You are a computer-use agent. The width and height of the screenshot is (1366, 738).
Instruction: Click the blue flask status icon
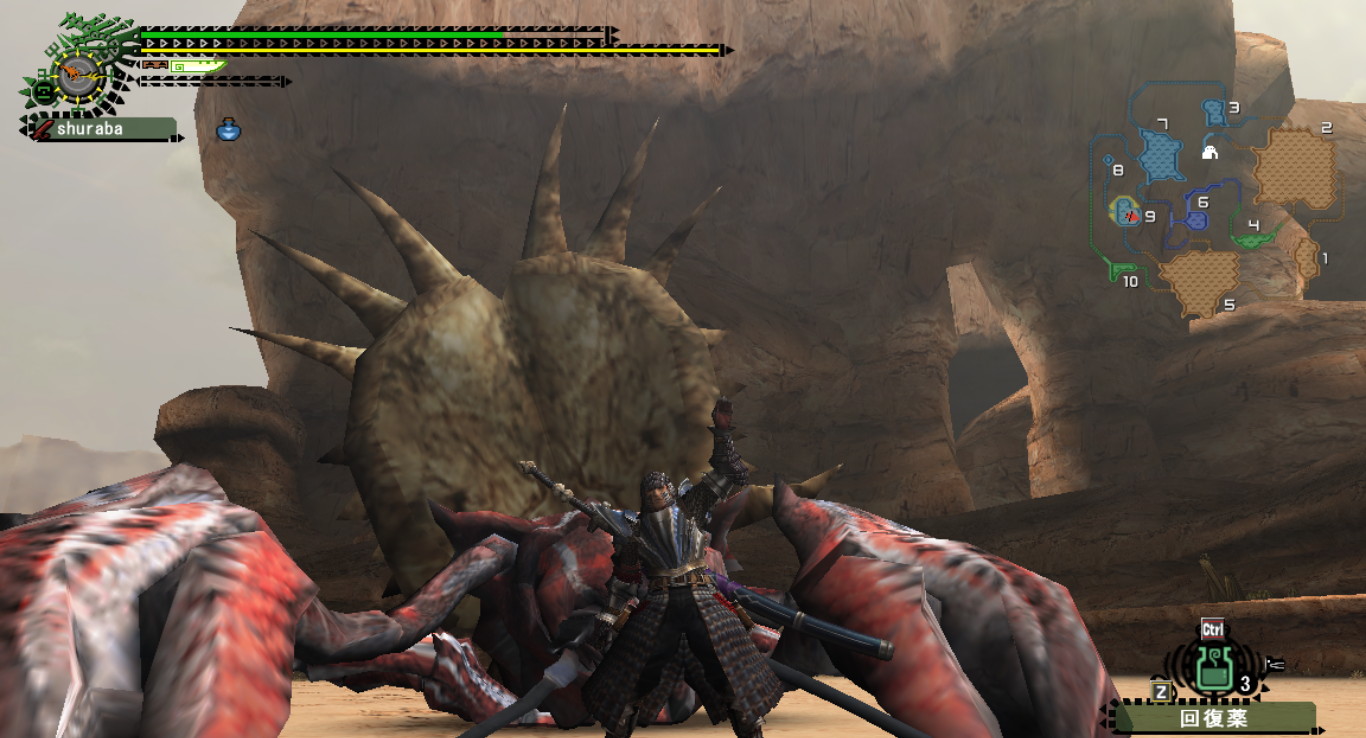point(229,129)
